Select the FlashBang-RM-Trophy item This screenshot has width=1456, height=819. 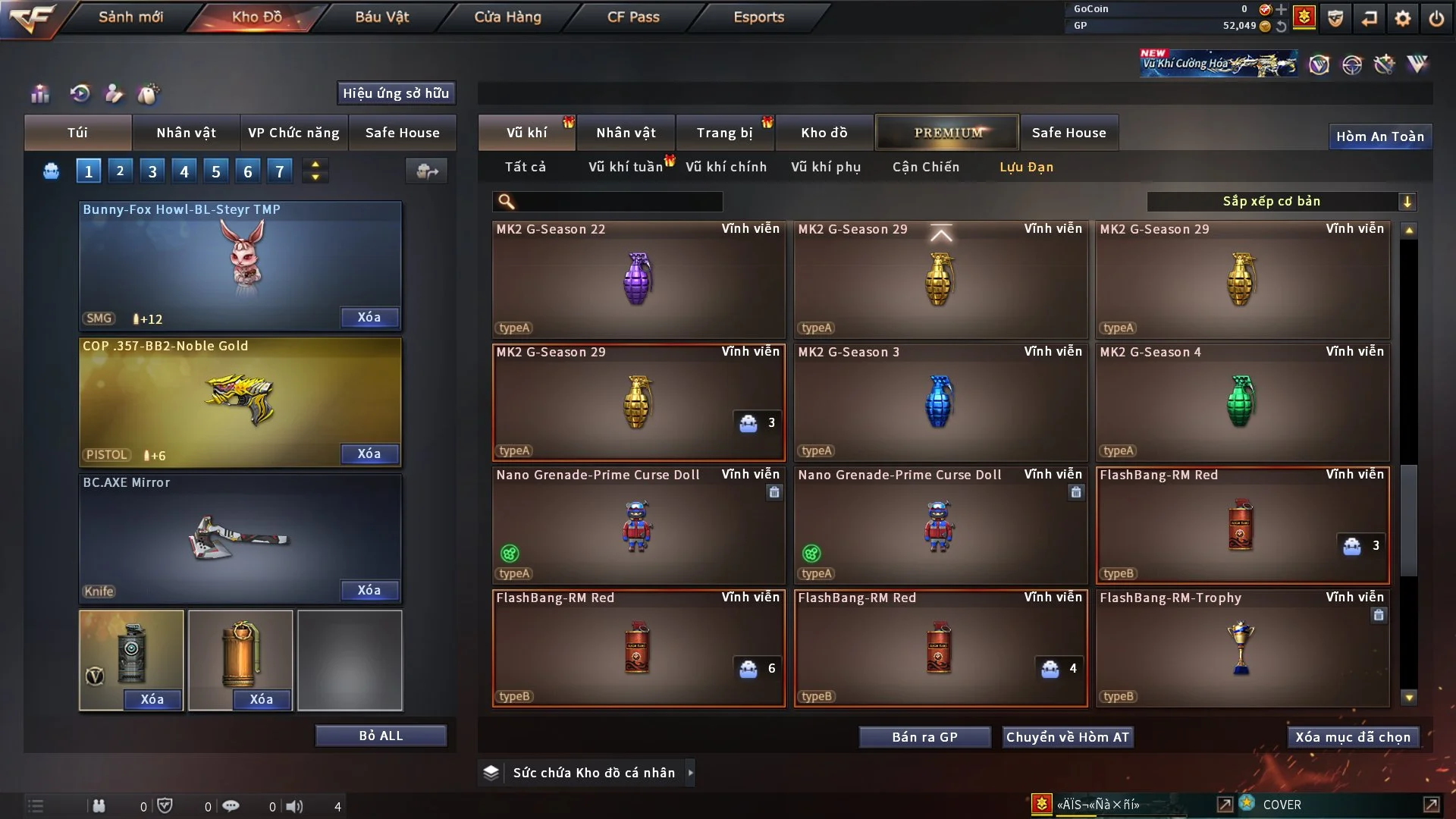tap(1241, 648)
